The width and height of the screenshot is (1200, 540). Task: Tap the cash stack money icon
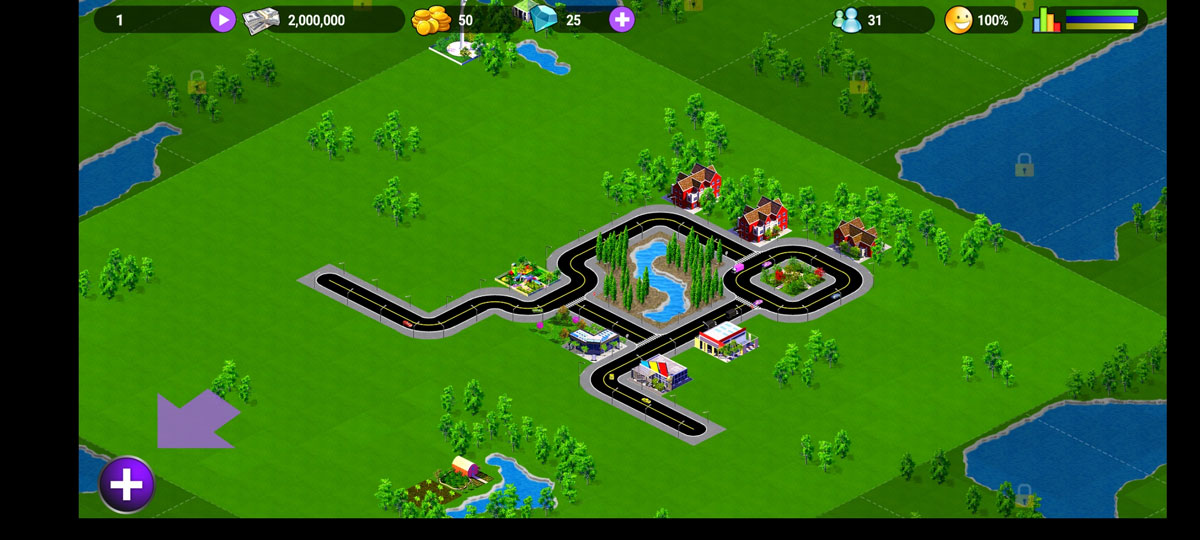(x=261, y=20)
